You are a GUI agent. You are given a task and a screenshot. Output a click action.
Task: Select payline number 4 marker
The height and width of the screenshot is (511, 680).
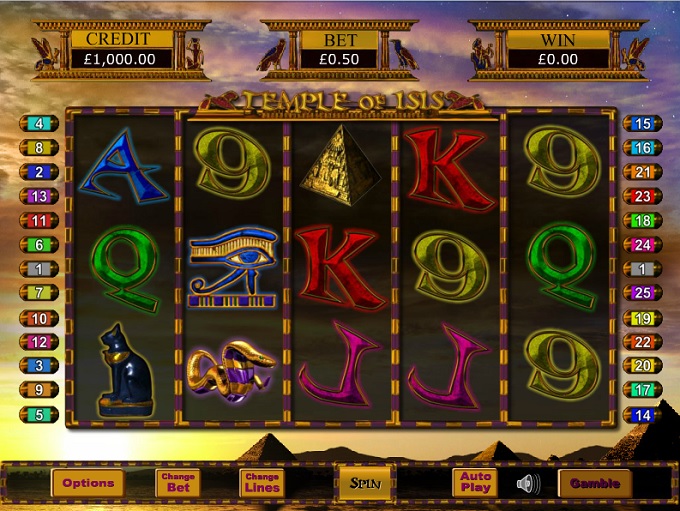pyautogui.click(x=39, y=124)
